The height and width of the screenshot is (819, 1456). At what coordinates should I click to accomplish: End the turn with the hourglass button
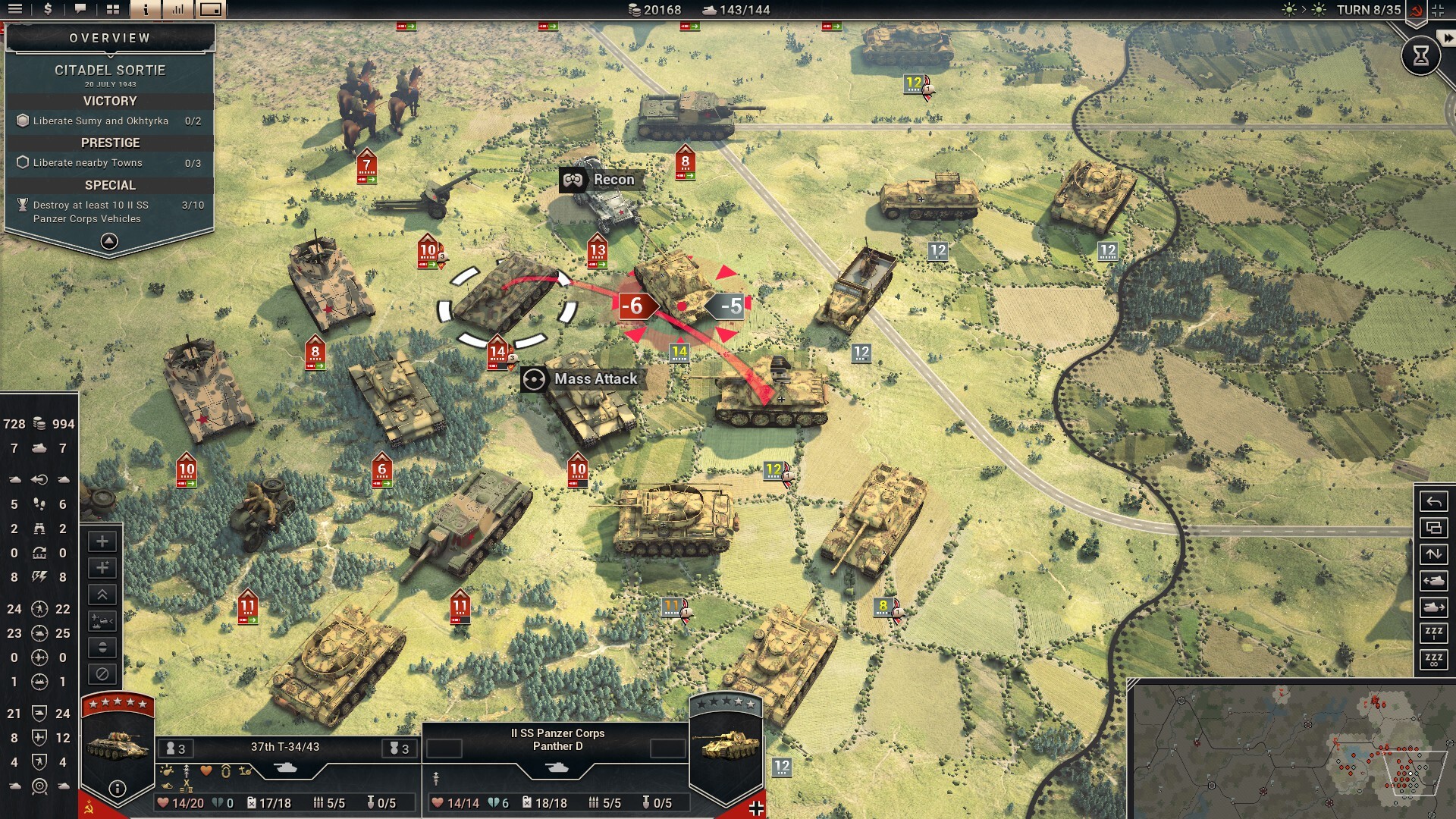coord(1420,55)
